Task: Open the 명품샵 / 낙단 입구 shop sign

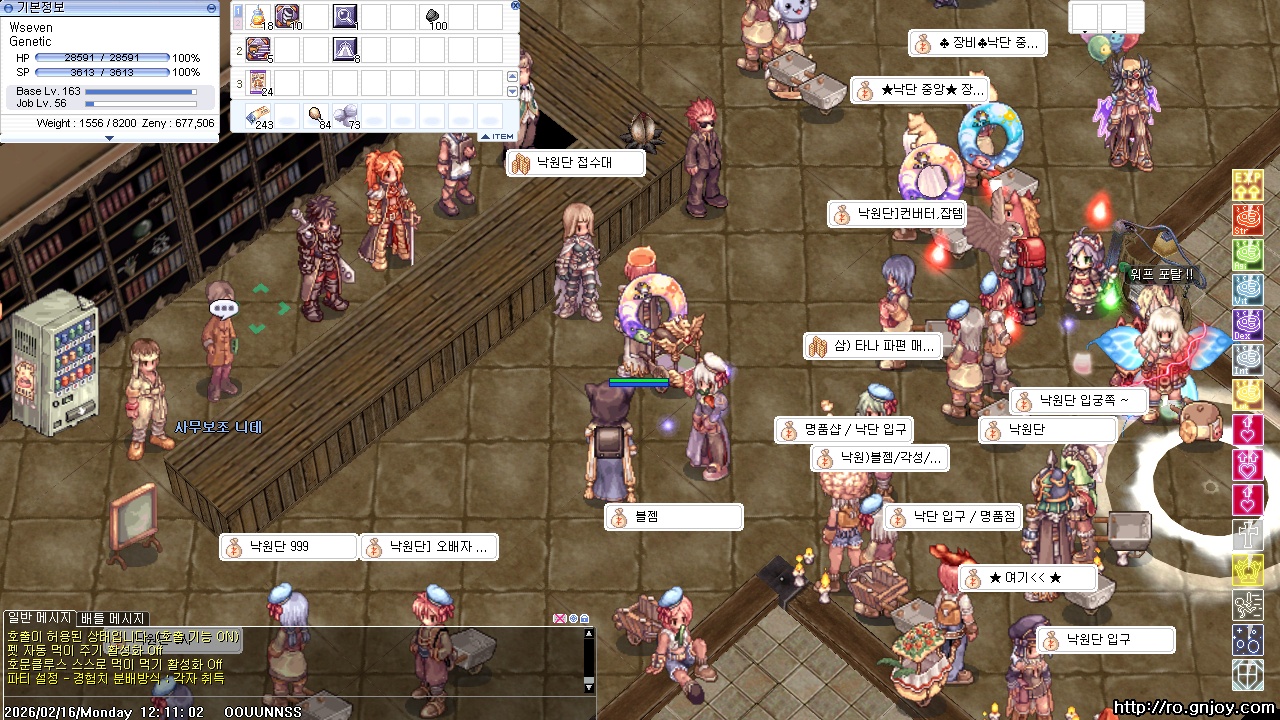Action: [844, 430]
